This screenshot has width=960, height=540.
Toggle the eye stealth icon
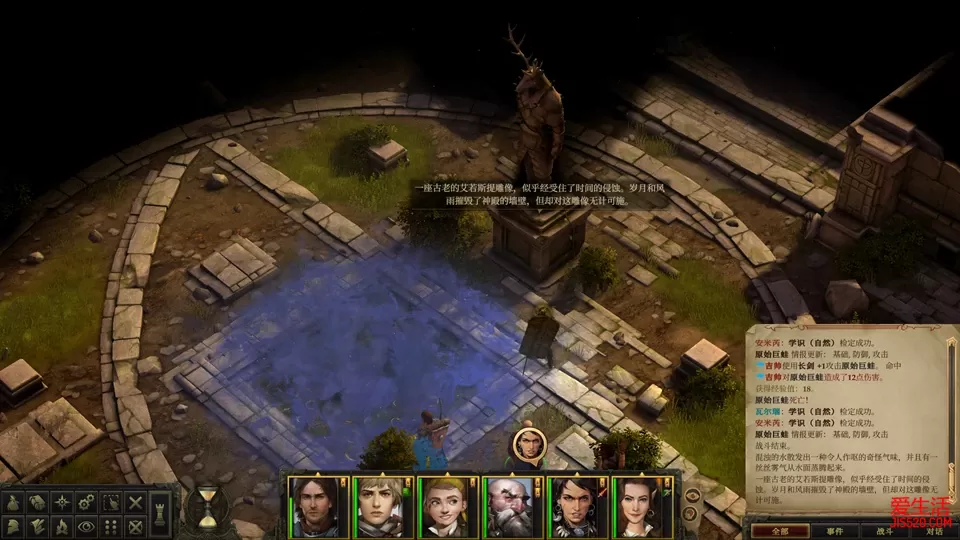pyautogui.click(x=86, y=526)
